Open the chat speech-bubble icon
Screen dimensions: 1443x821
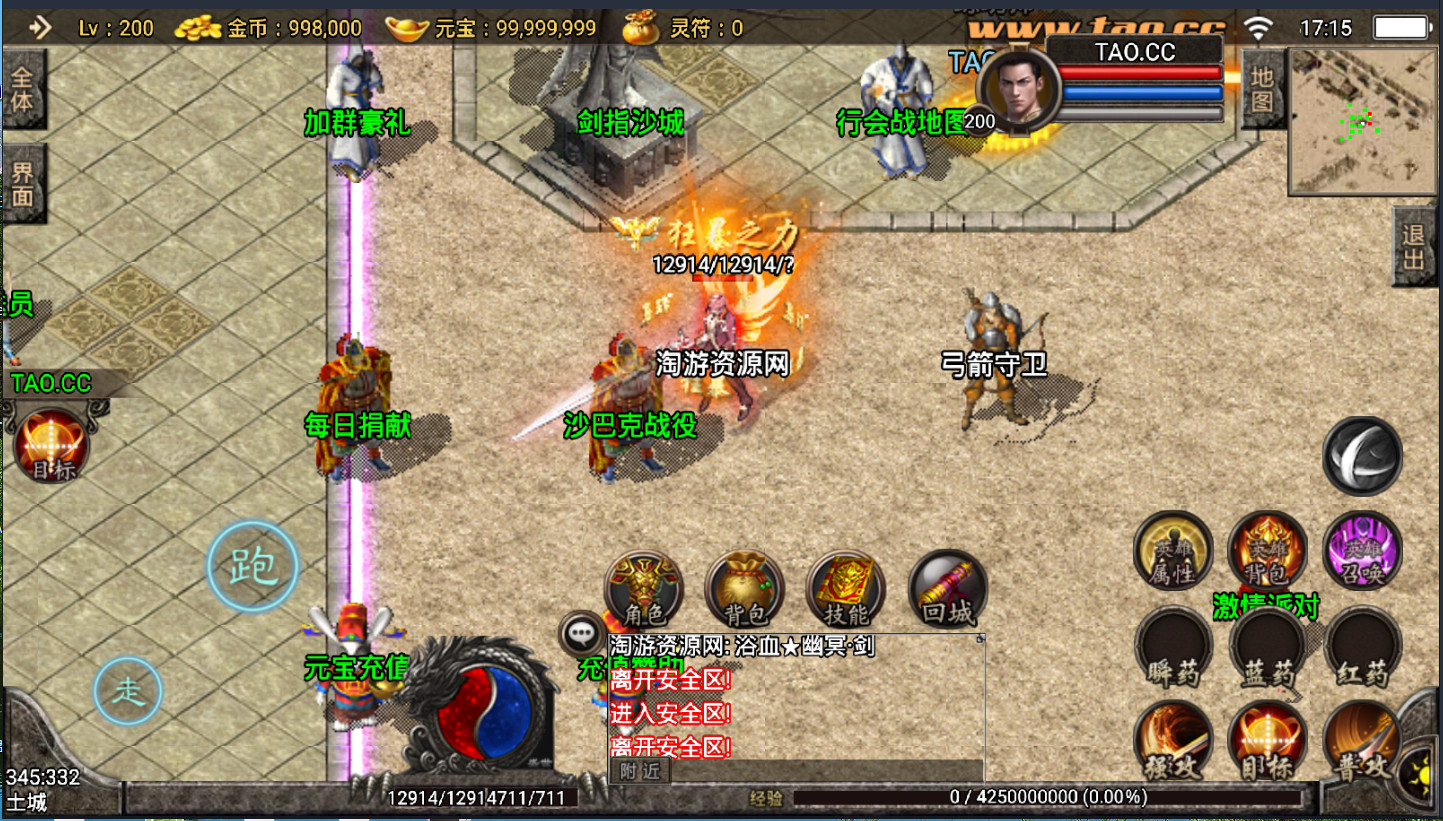[x=580, y=632]
